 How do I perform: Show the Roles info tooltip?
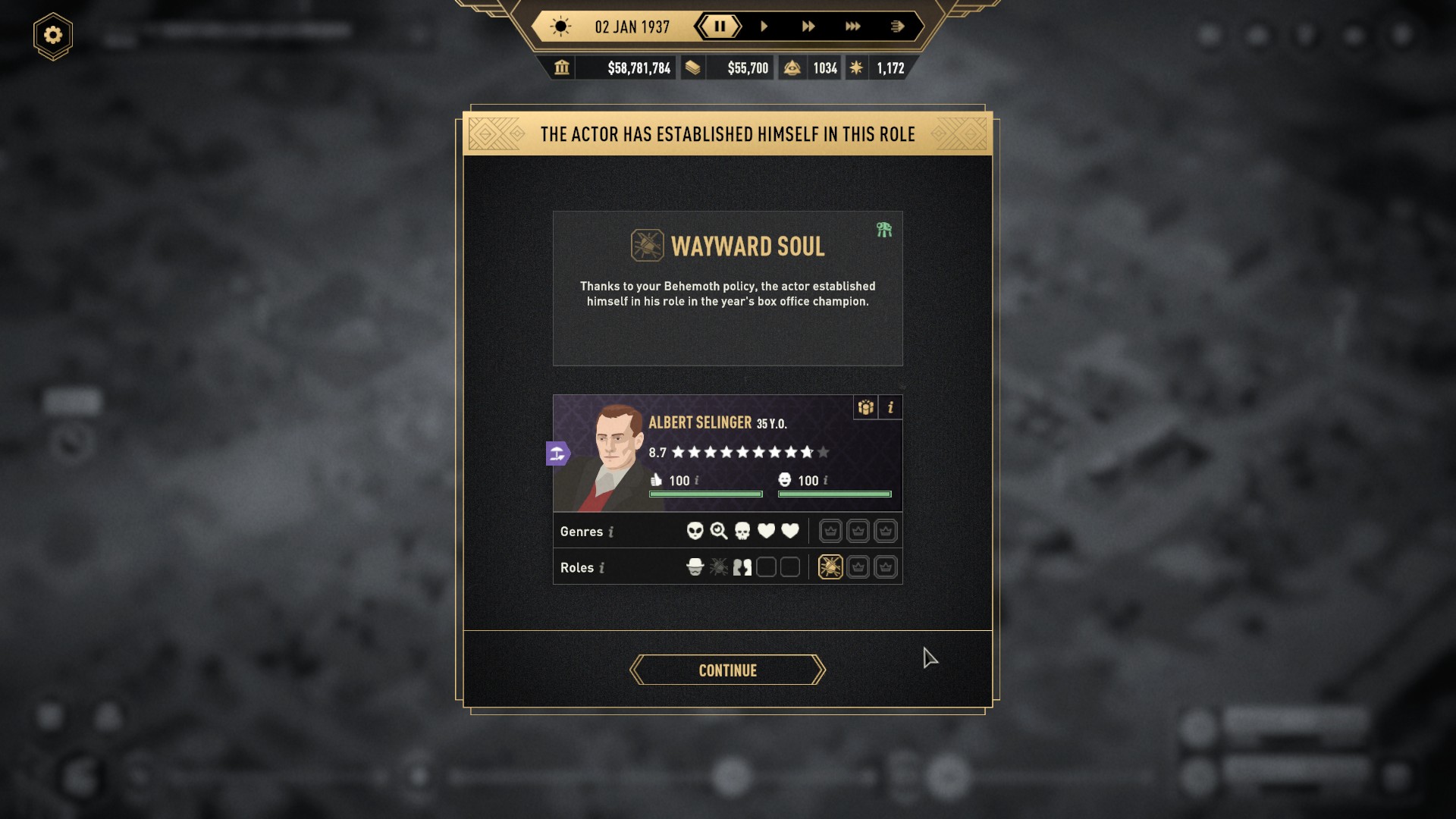[x=602, y=568]
